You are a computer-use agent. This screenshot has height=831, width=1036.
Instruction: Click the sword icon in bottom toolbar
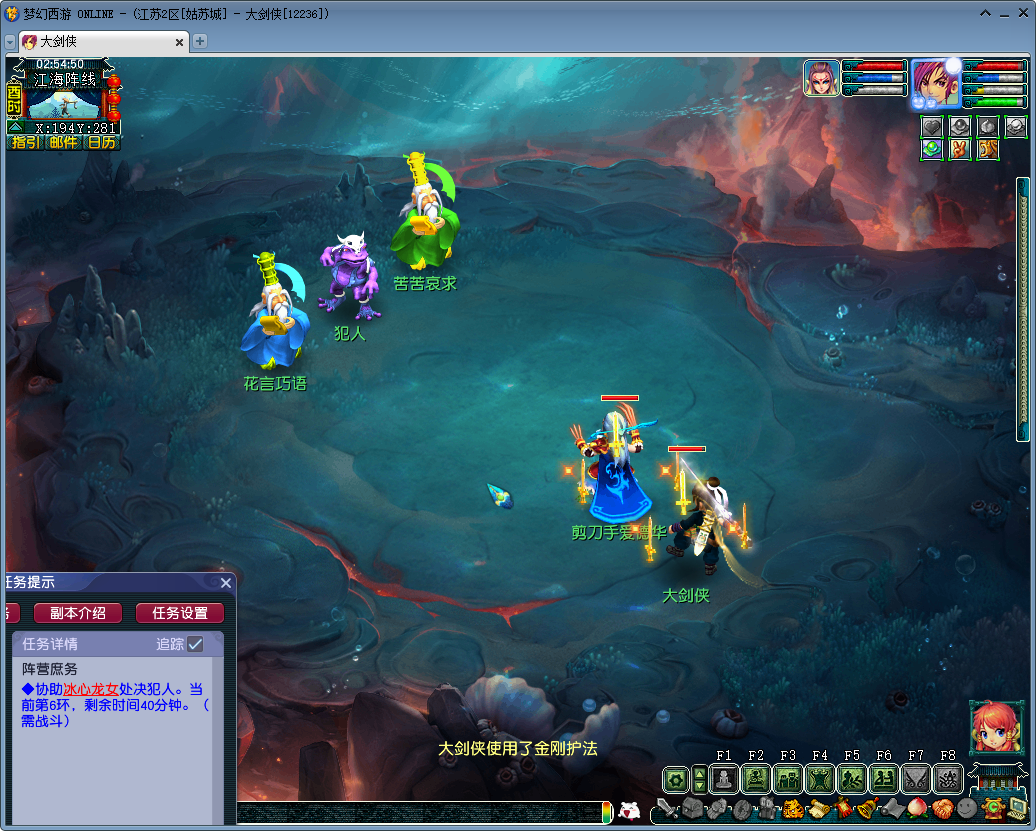click(668, 808)
